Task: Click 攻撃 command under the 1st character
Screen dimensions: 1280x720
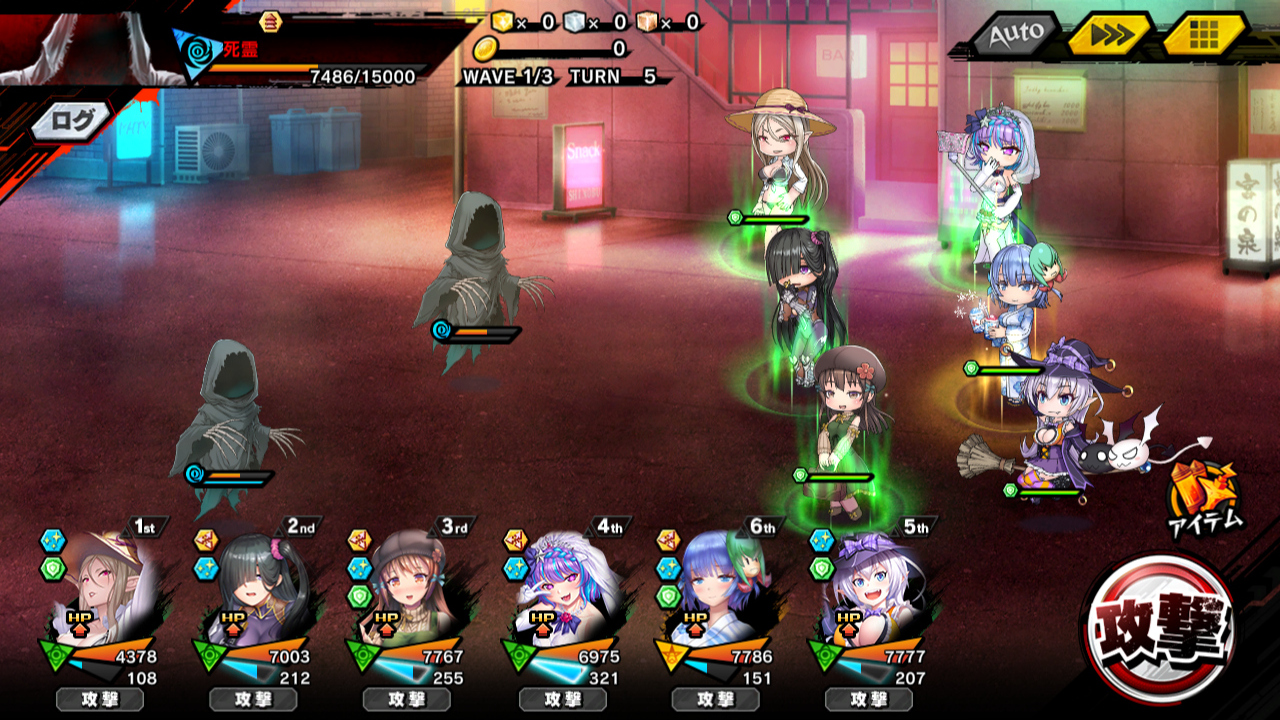Action: (x=99, y=699)
